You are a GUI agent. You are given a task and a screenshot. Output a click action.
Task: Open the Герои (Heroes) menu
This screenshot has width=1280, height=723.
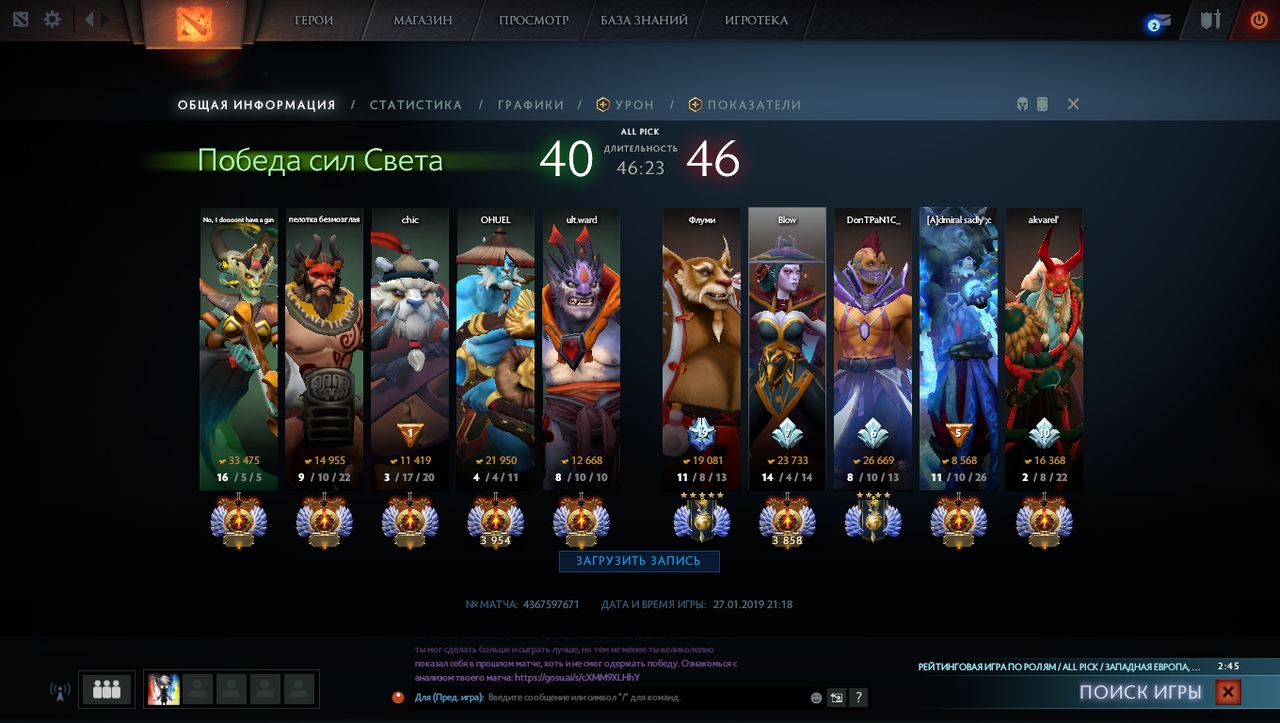click(314, 20)
